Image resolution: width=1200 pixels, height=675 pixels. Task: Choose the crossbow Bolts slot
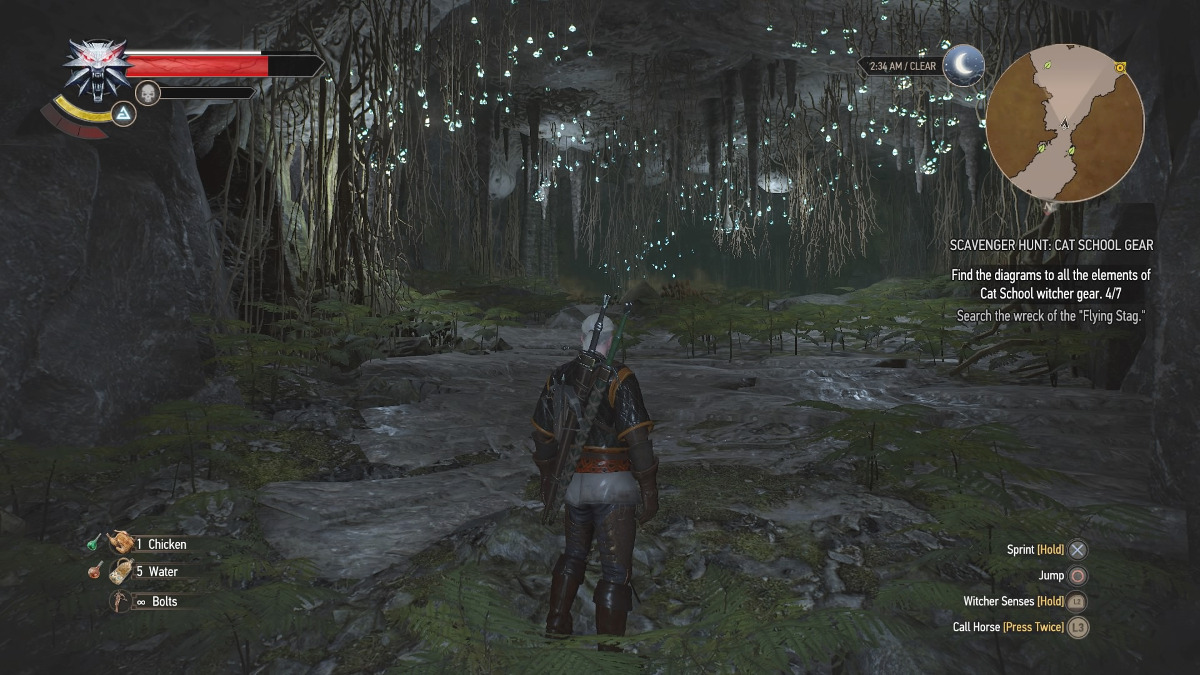(x=121, y=601)
